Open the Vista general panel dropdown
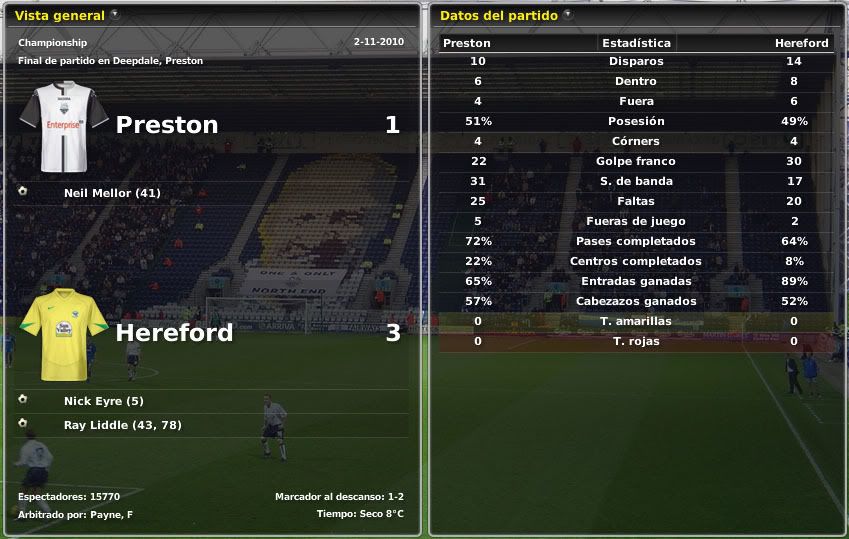849x539 pixels. pyautogui.click(x=115, y=15)
